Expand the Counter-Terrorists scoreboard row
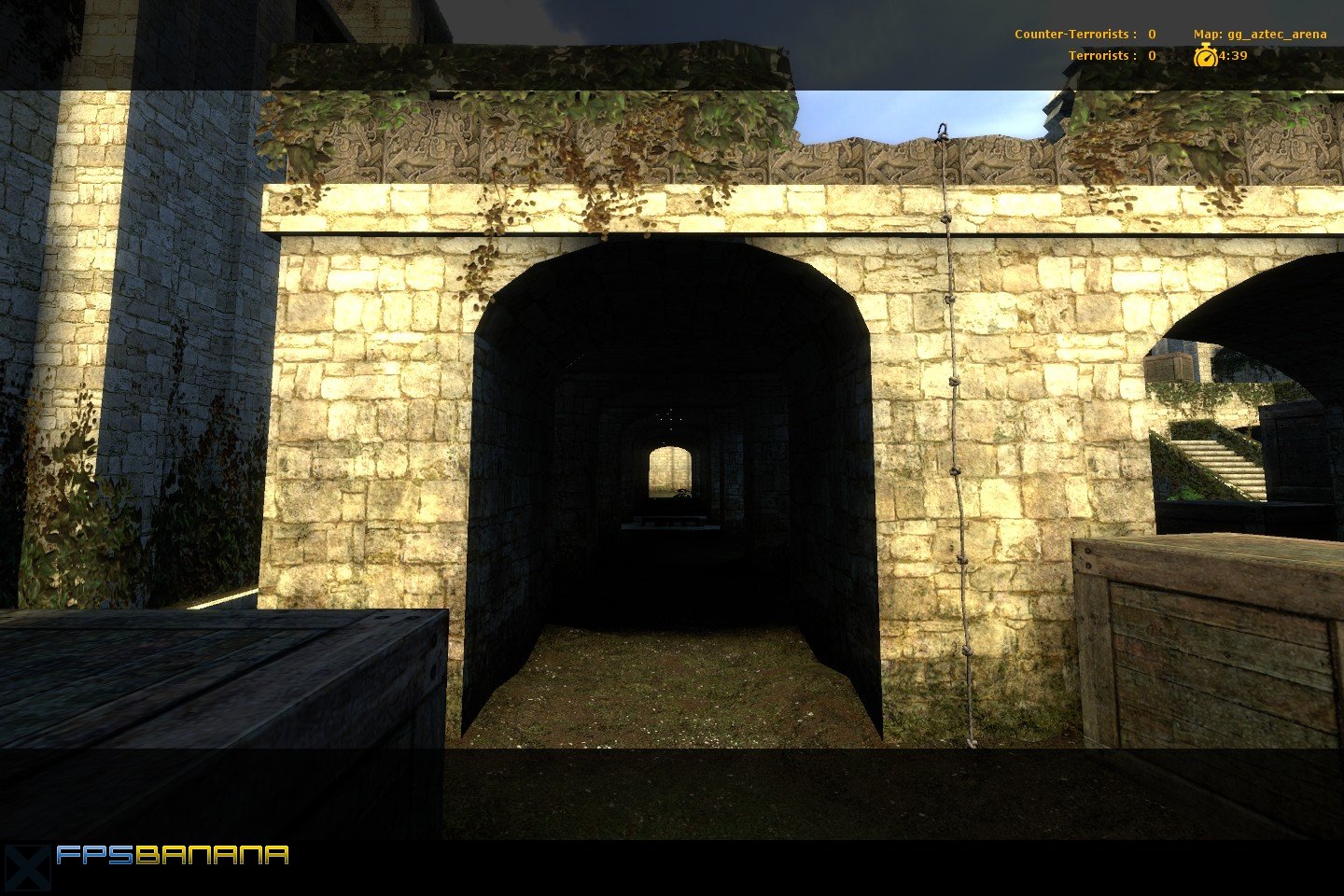This screenshot has width=1344, height=896. (x=1083, y=34)
